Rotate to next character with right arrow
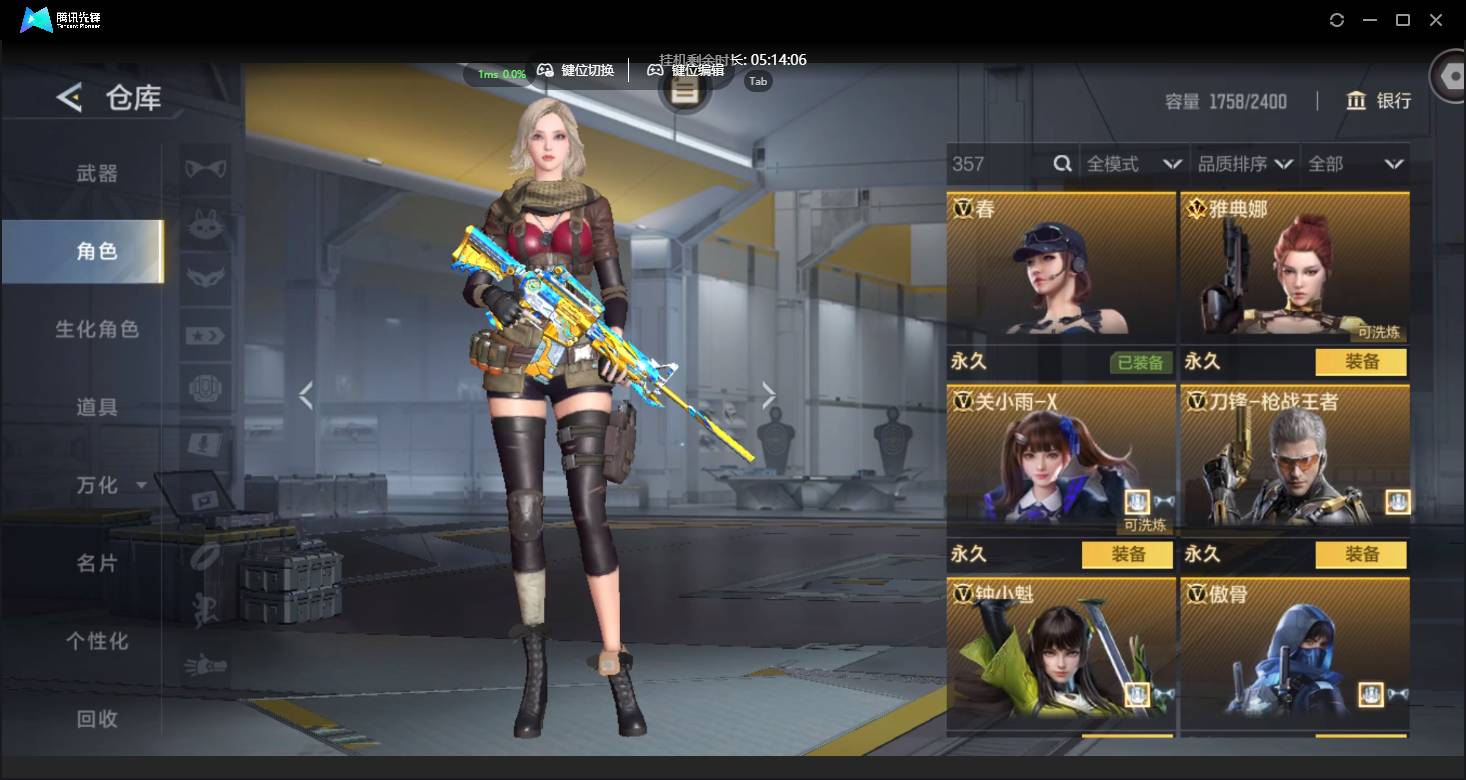This screenshot has width=1466, height=780. tap(768, 396)
